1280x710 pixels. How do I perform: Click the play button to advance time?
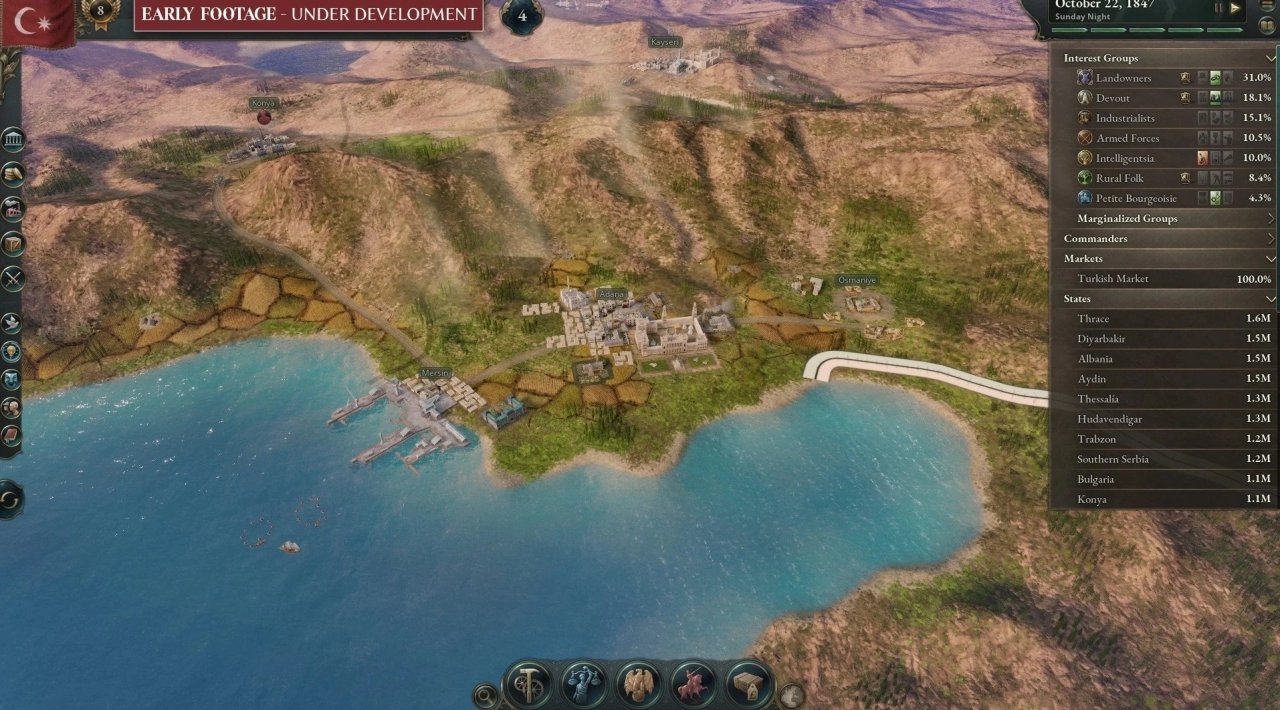[1235, 8]
